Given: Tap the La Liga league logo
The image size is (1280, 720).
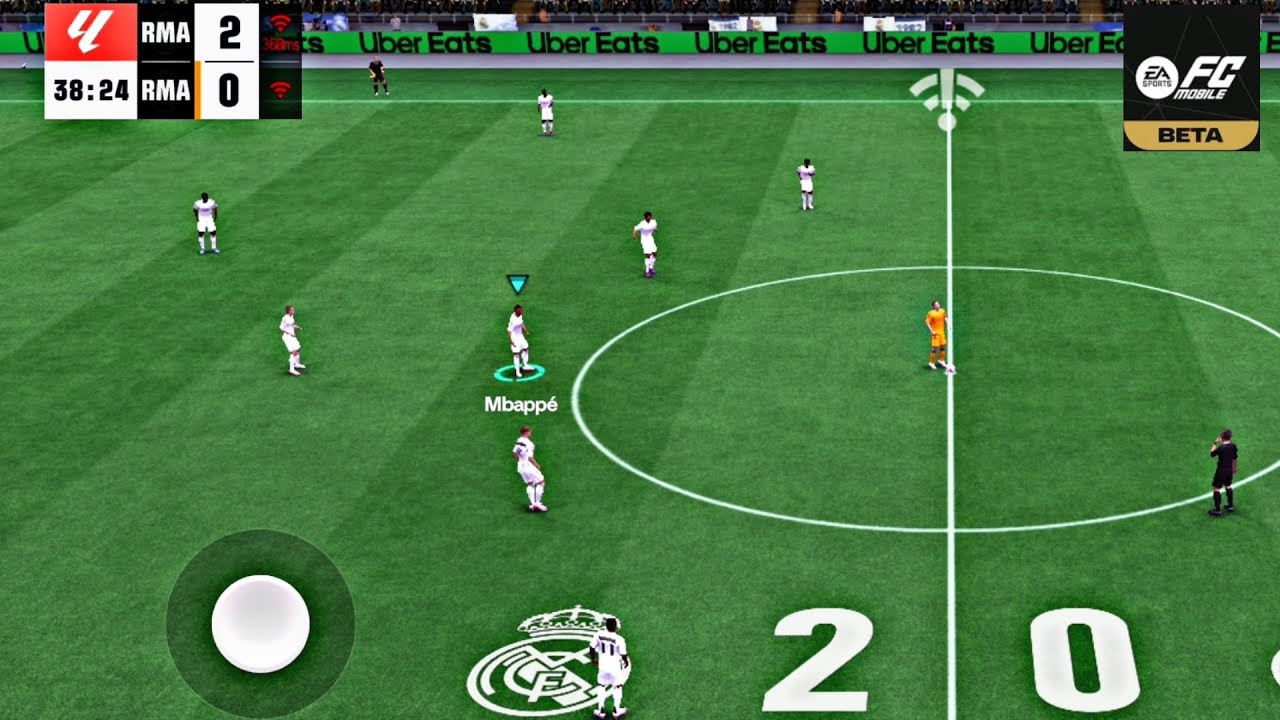Looking at the screenshot, I should 89,30.
